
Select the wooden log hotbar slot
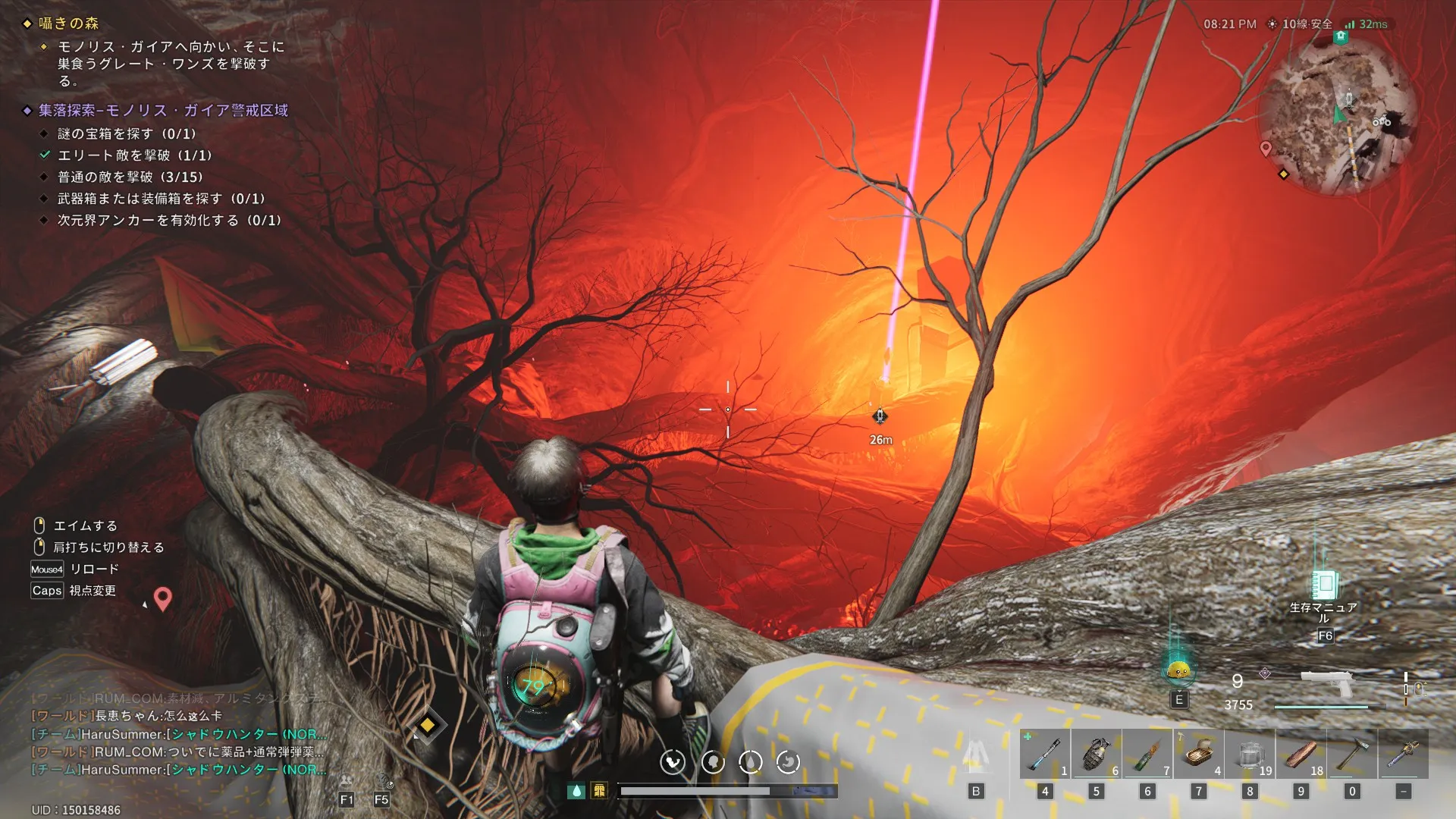coord(1301,754)
